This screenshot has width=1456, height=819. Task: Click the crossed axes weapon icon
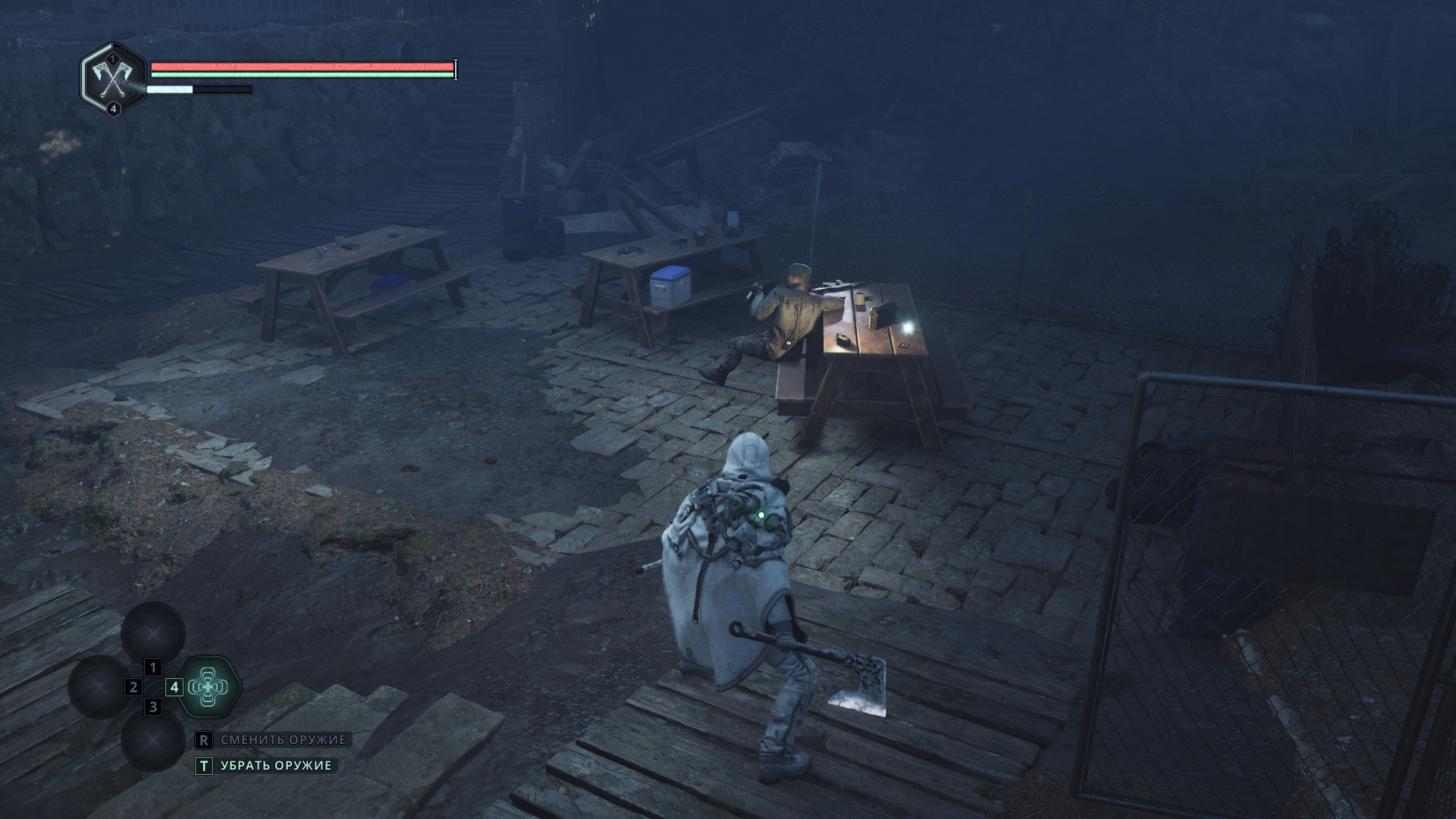coord(113,78)
